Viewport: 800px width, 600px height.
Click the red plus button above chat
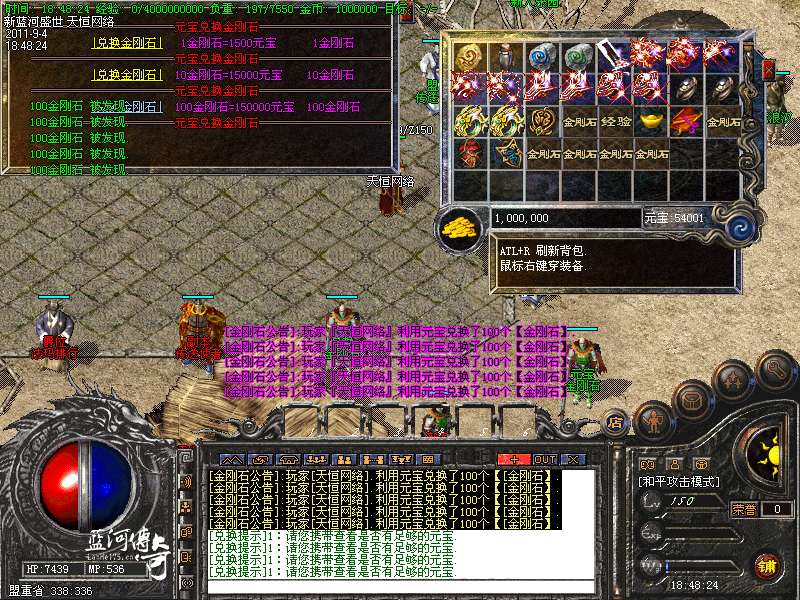(515, 459)
